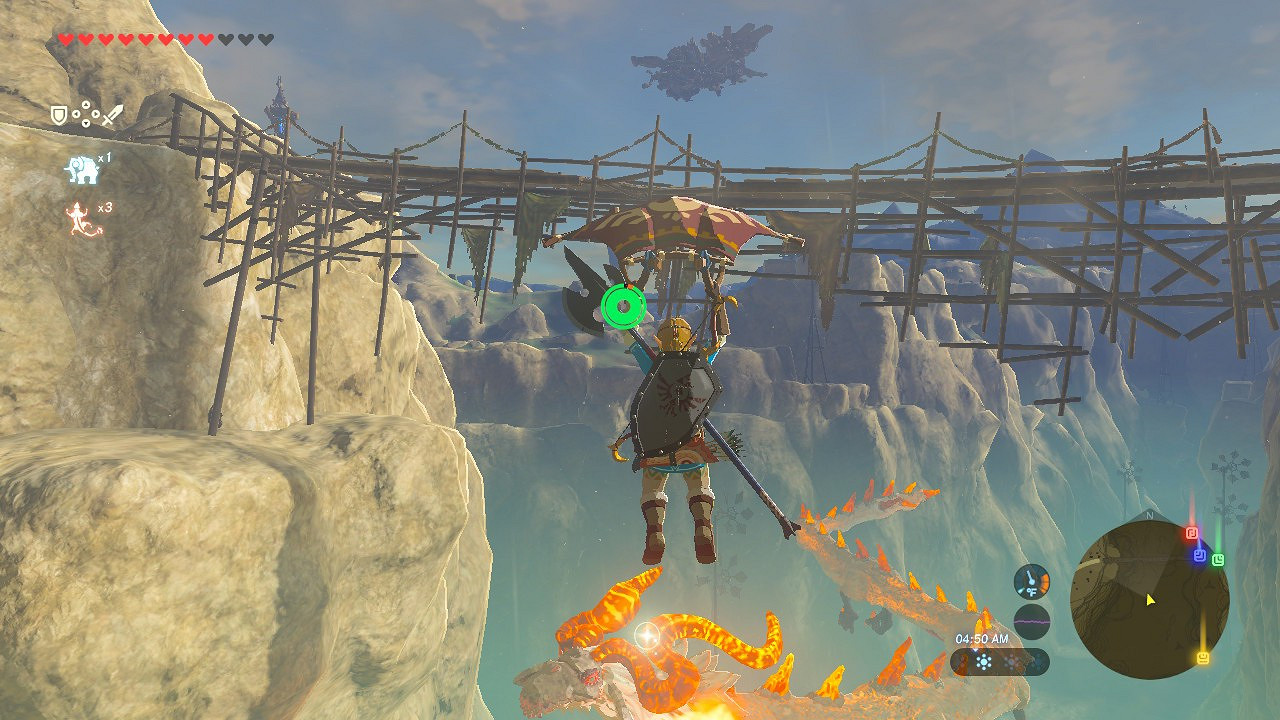Select the yellow shrine marker on minimap
The height and width of the screenshot is (720, 1280).
1202,657
